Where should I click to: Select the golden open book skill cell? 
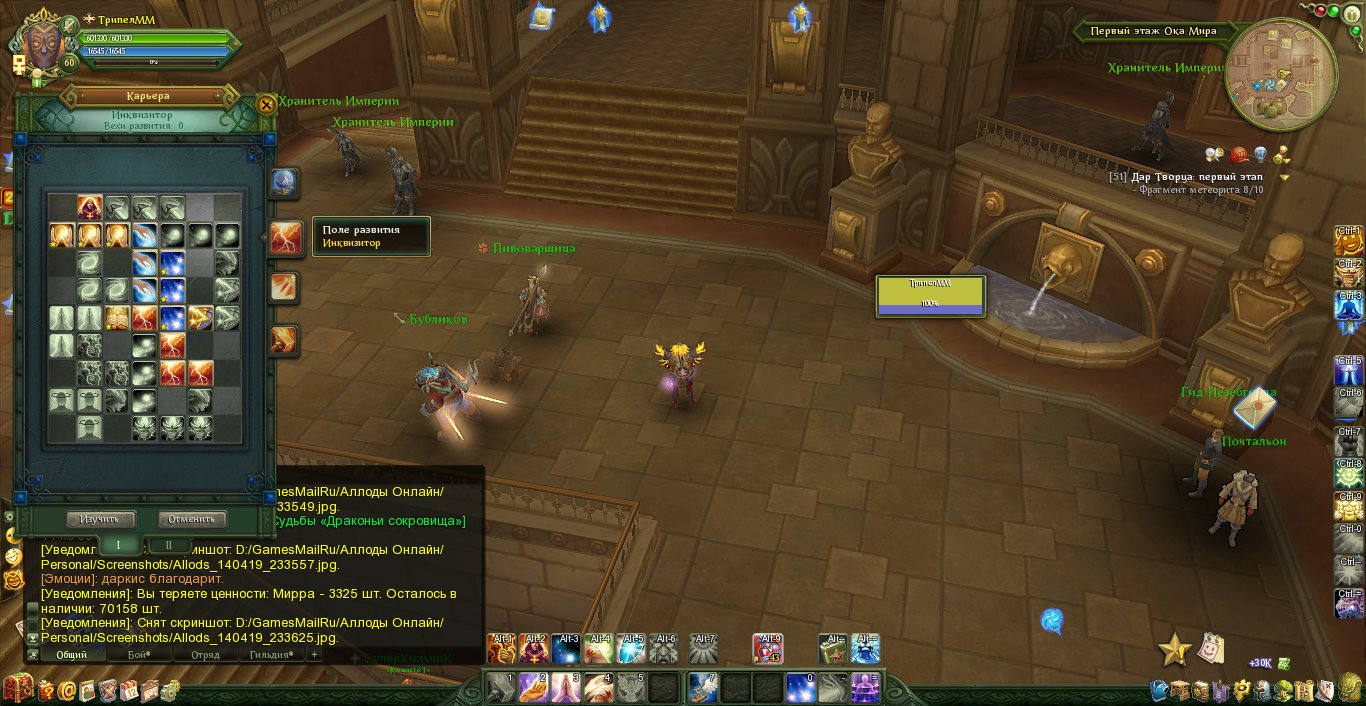pyautogui.click(x=117, y=319)
